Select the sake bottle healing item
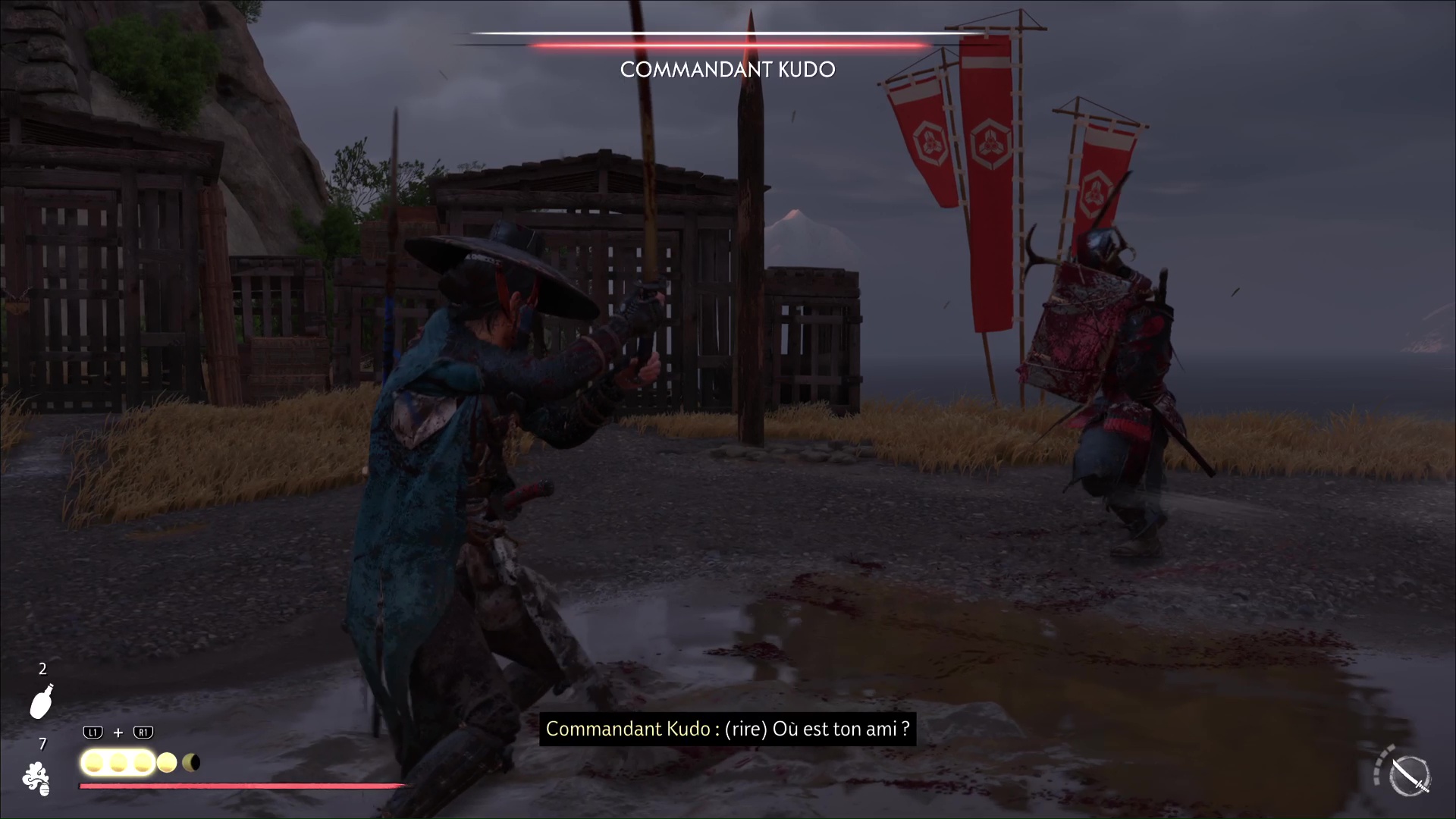This screenshot has width=1456, height=819. pos(42,701)
